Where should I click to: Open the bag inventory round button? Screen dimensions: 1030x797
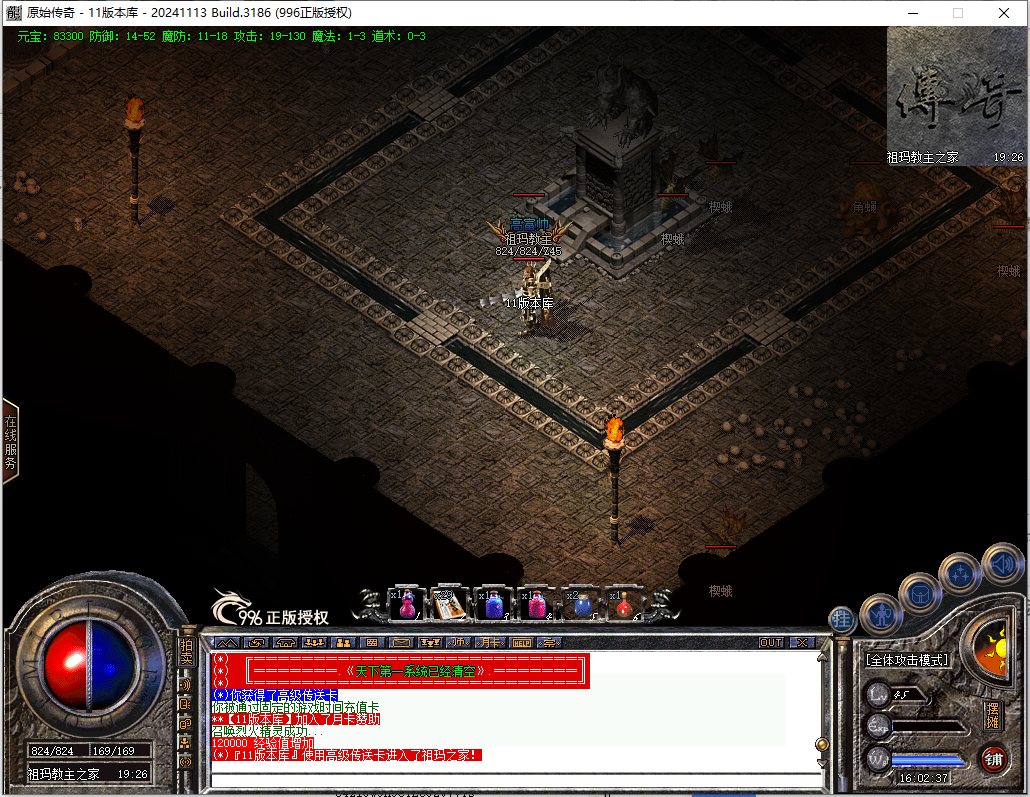(x=918, y=594)
